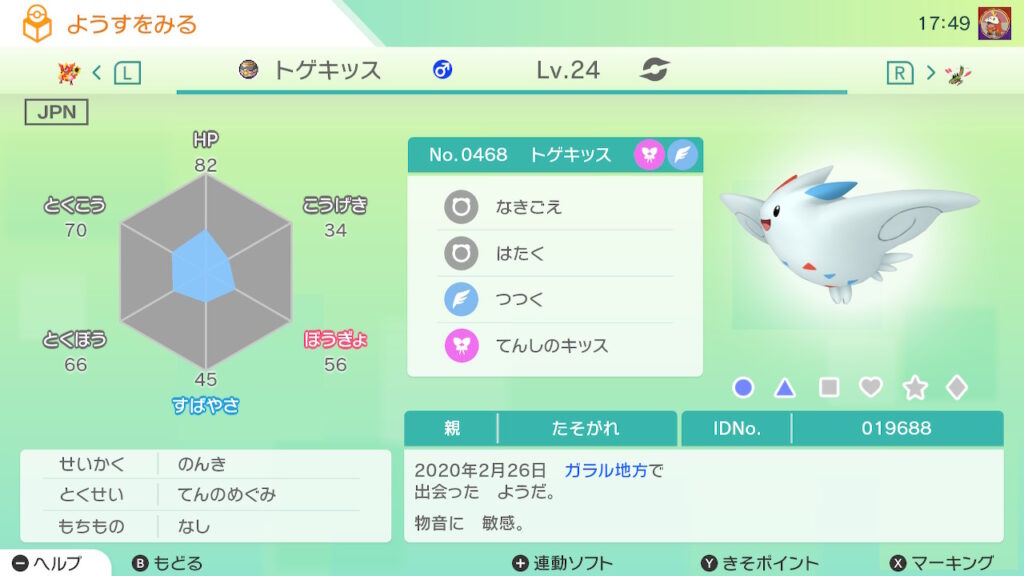Select the てんしのキッス move row
This screenshot has width=1024, height=576.
(555, 346)
